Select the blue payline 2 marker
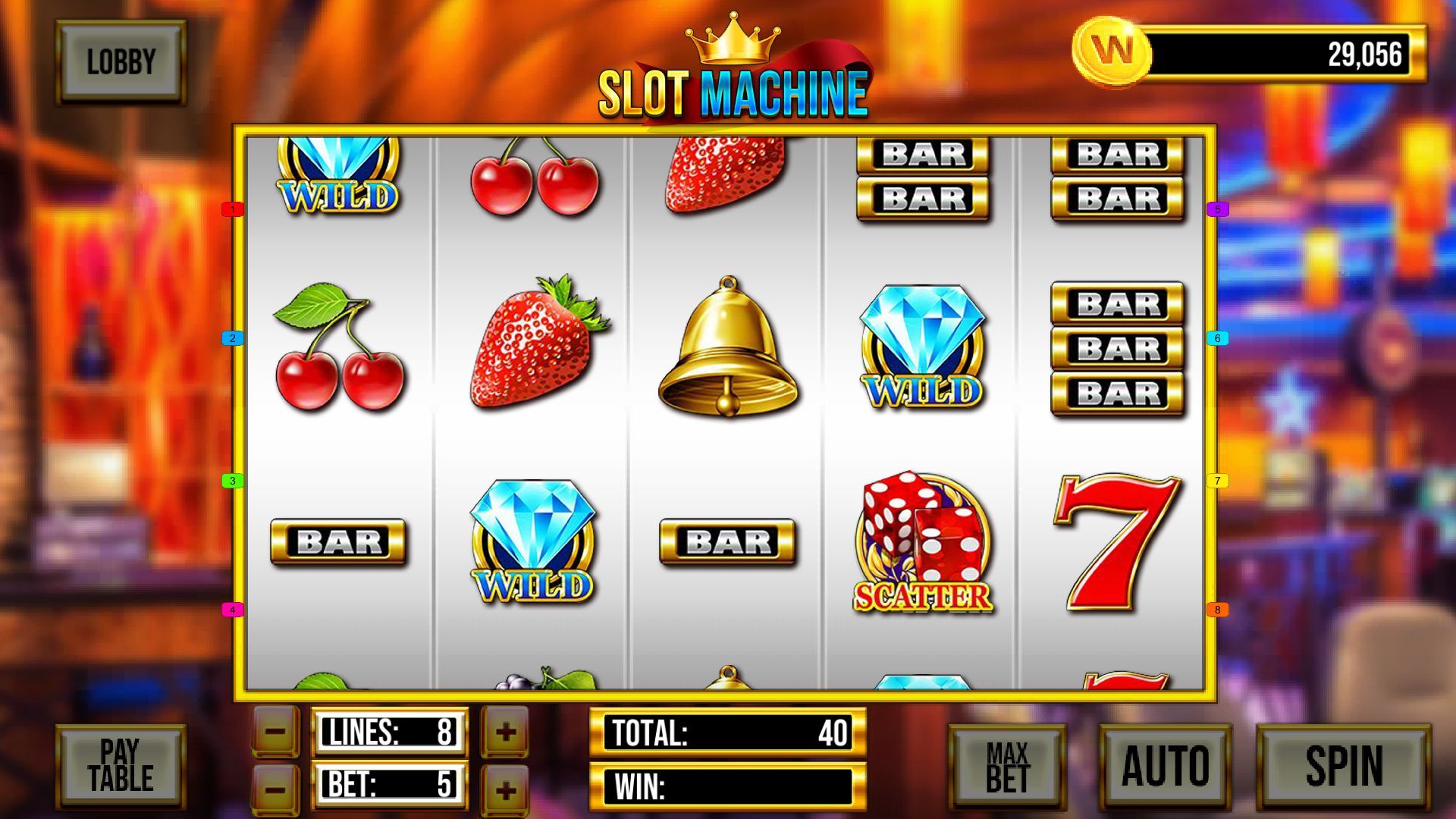Screen dimensions: 1456x819 coord(232,338)
